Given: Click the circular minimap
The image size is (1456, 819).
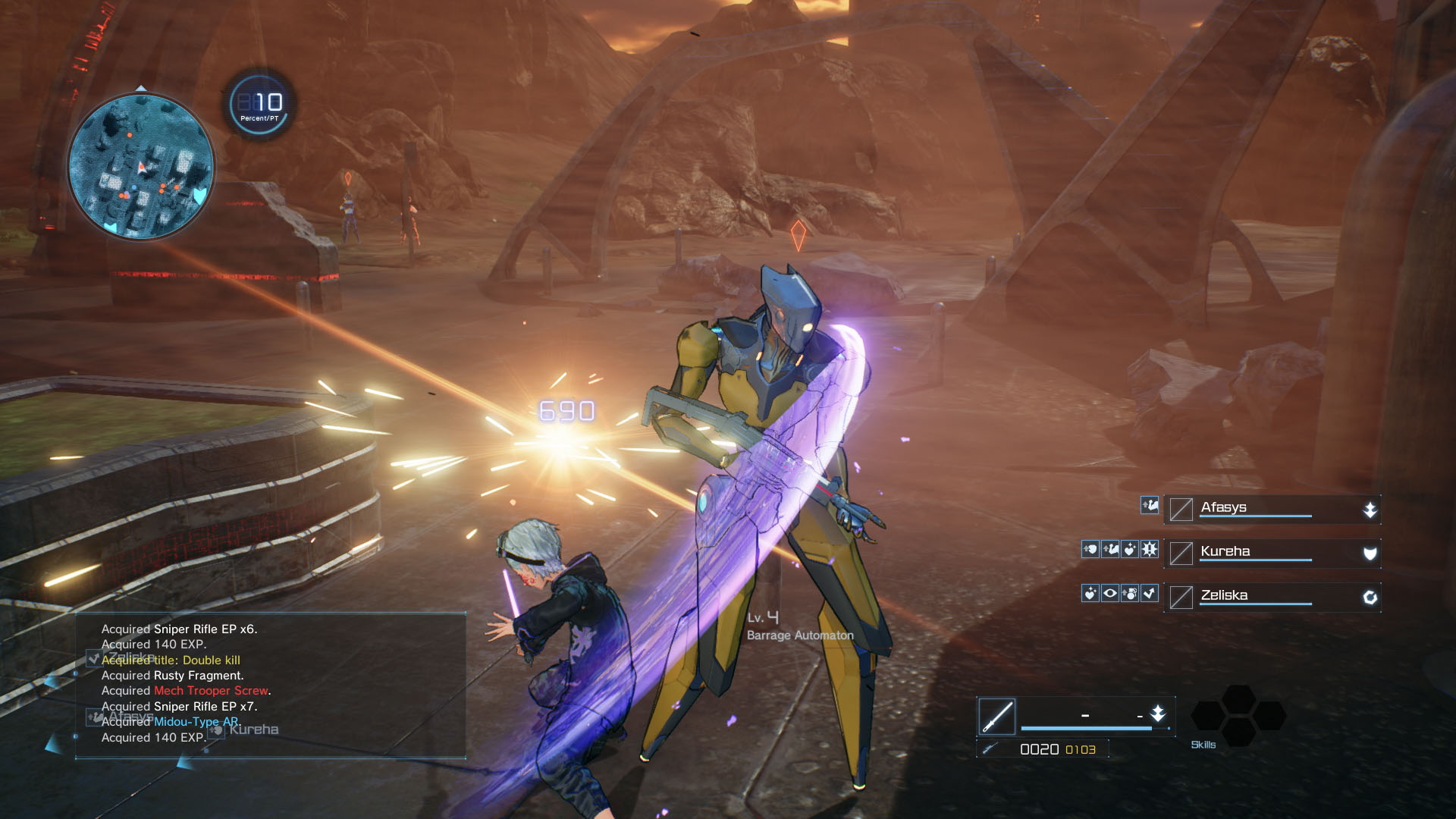Looking at the screenshot, I should (141, 165).
